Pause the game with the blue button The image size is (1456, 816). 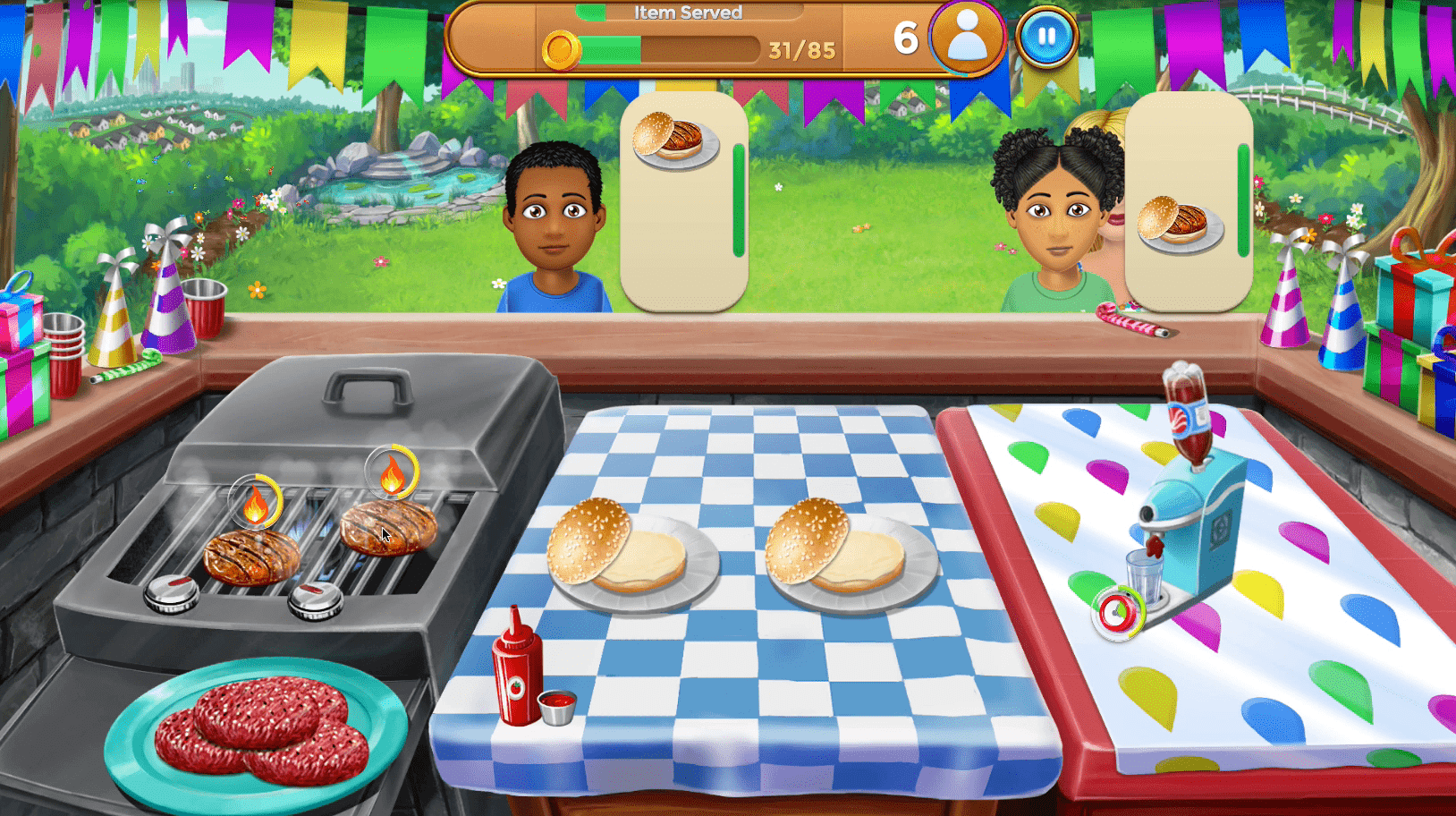[1045, 38]
